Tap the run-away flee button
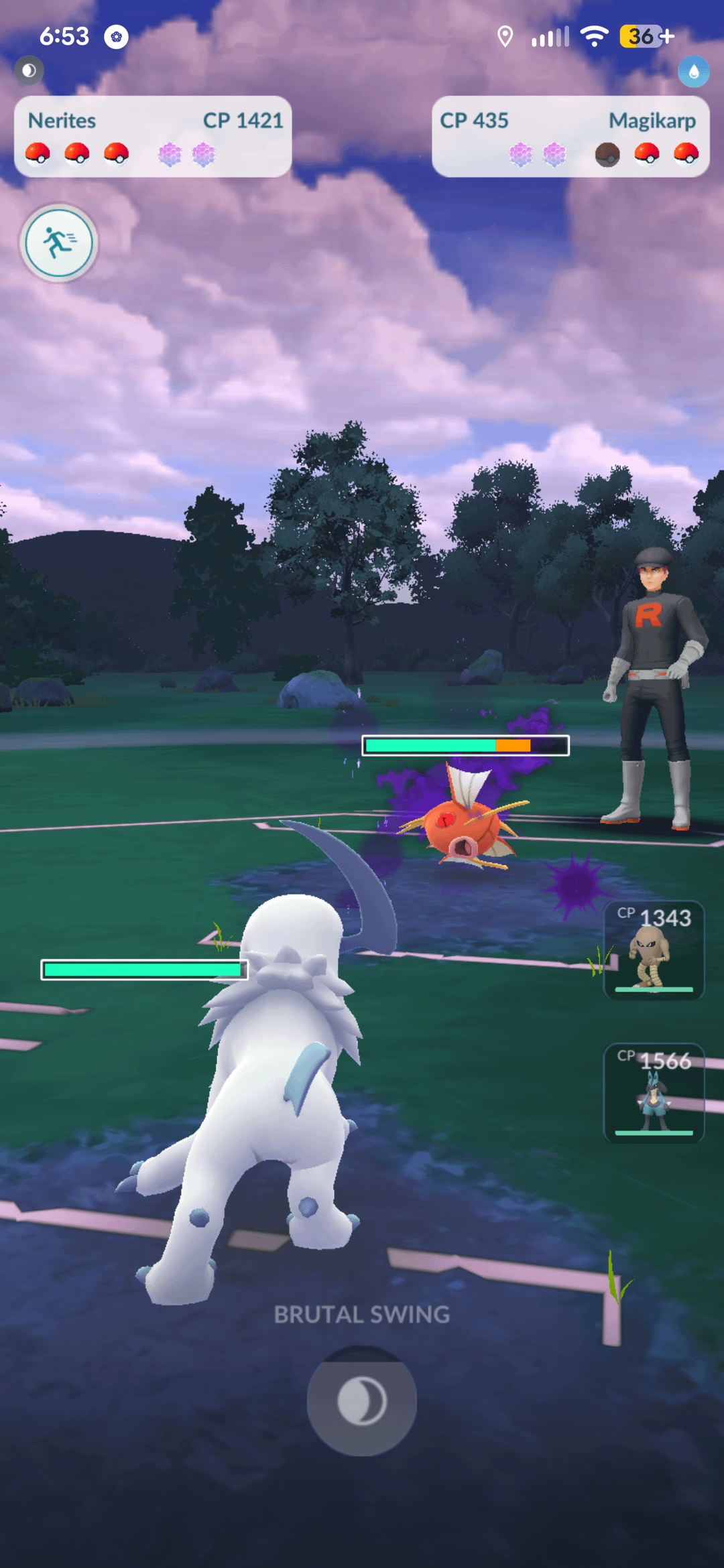724x1568 pixels. point(59,243)
